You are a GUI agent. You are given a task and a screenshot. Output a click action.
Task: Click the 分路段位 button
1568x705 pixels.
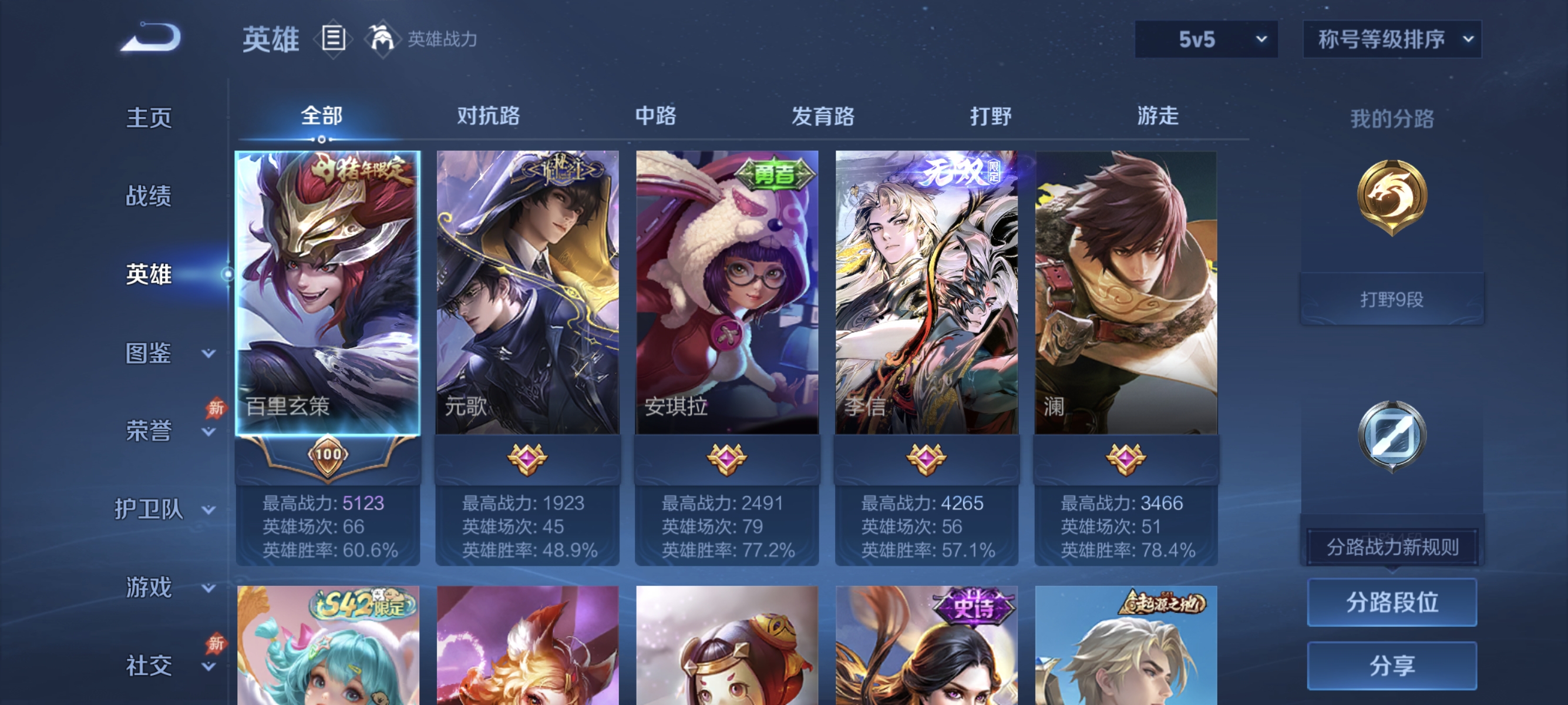click(1392, 603)
